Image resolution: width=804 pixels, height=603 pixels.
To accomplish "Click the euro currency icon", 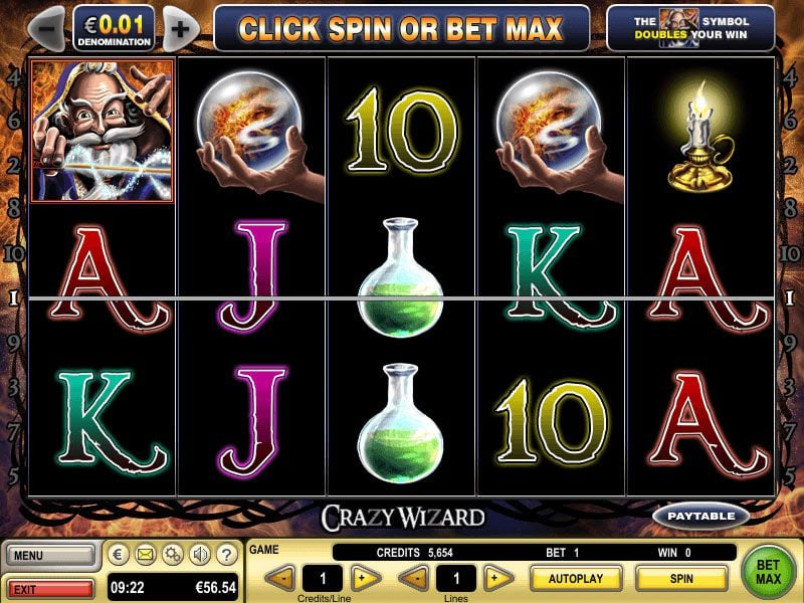I will (118, 554).
